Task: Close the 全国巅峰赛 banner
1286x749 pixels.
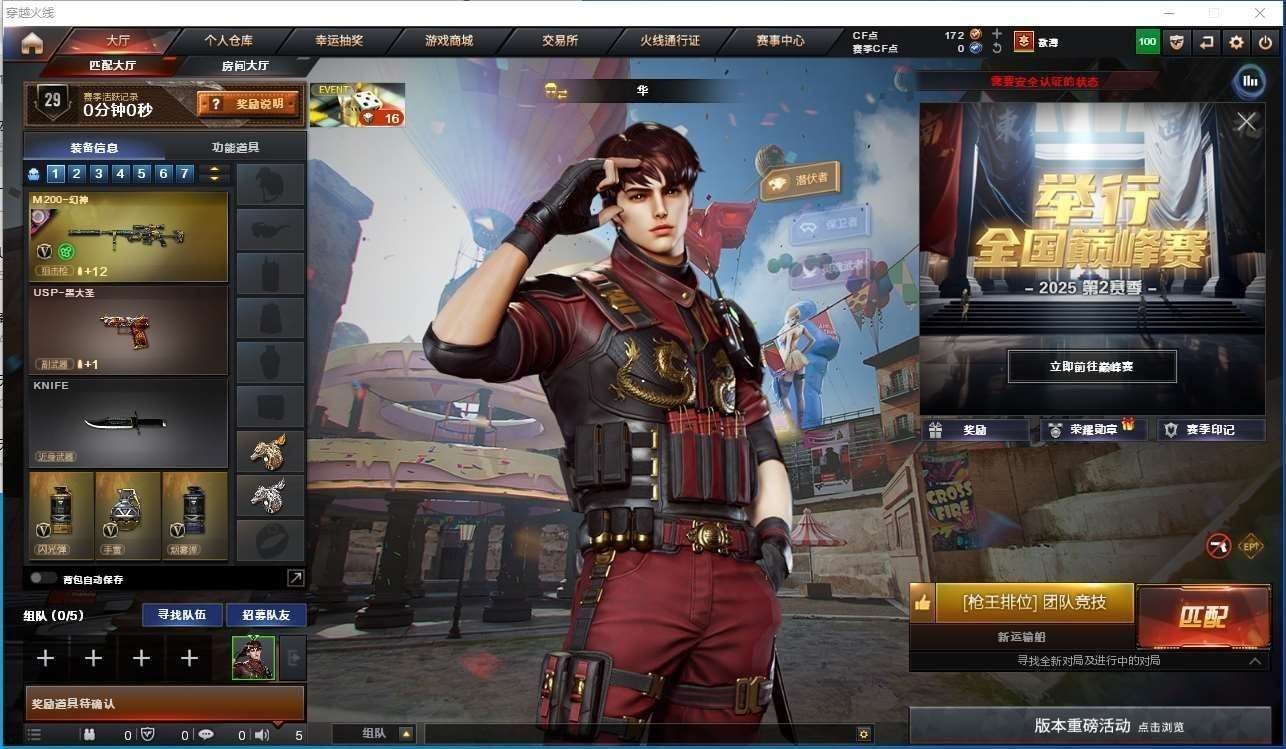Action: (x=1246, y=122)
